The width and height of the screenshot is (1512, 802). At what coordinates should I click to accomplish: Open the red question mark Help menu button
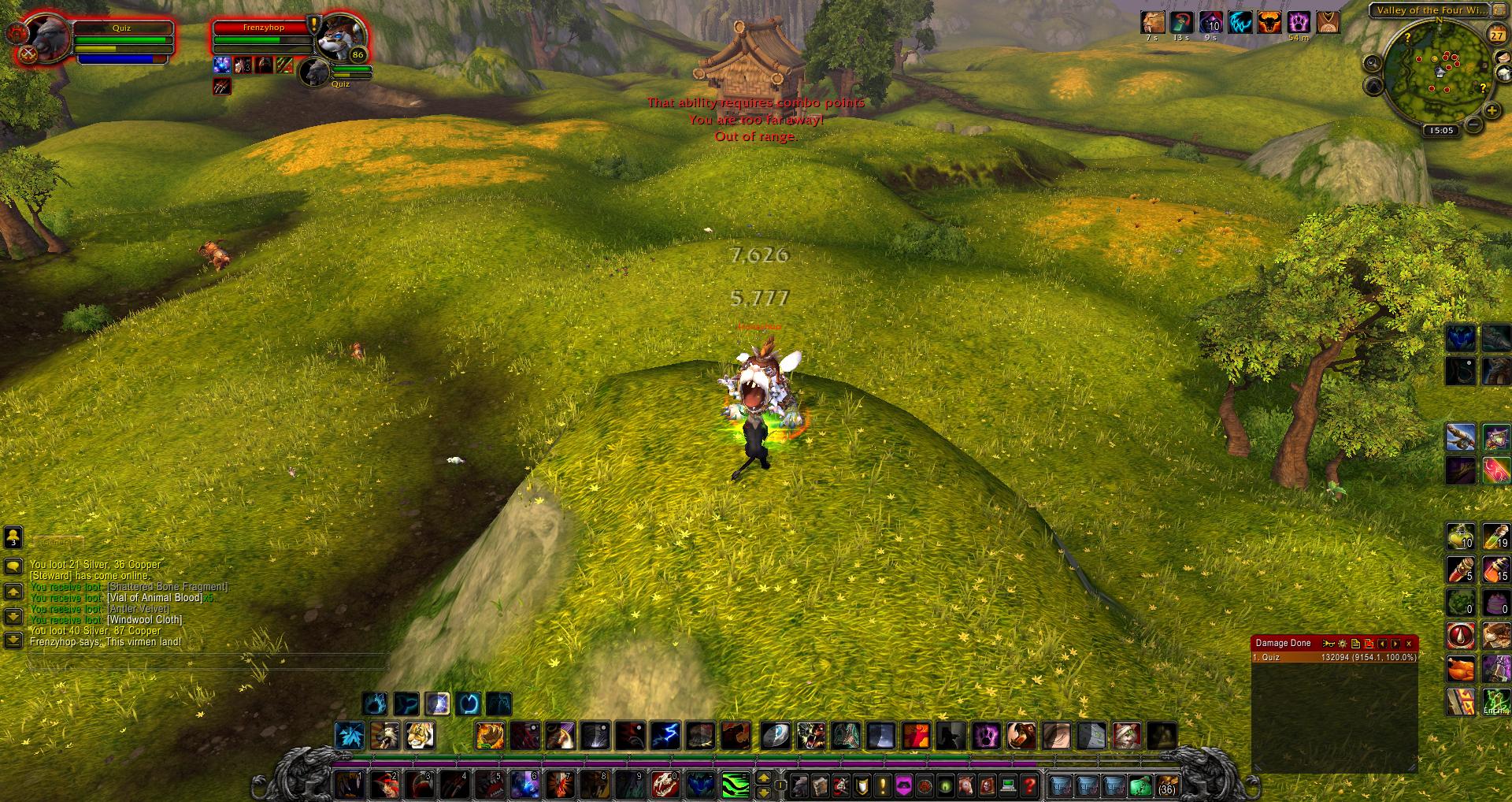(1028, 785)
